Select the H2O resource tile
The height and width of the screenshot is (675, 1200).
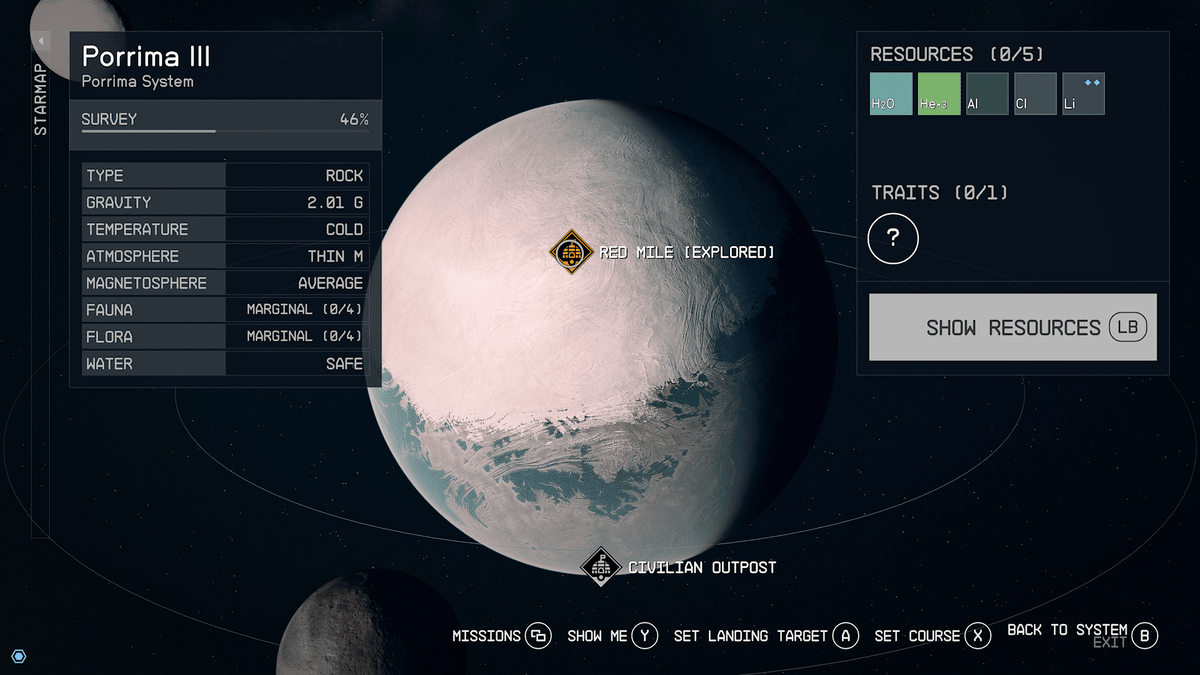coord(891,94)
